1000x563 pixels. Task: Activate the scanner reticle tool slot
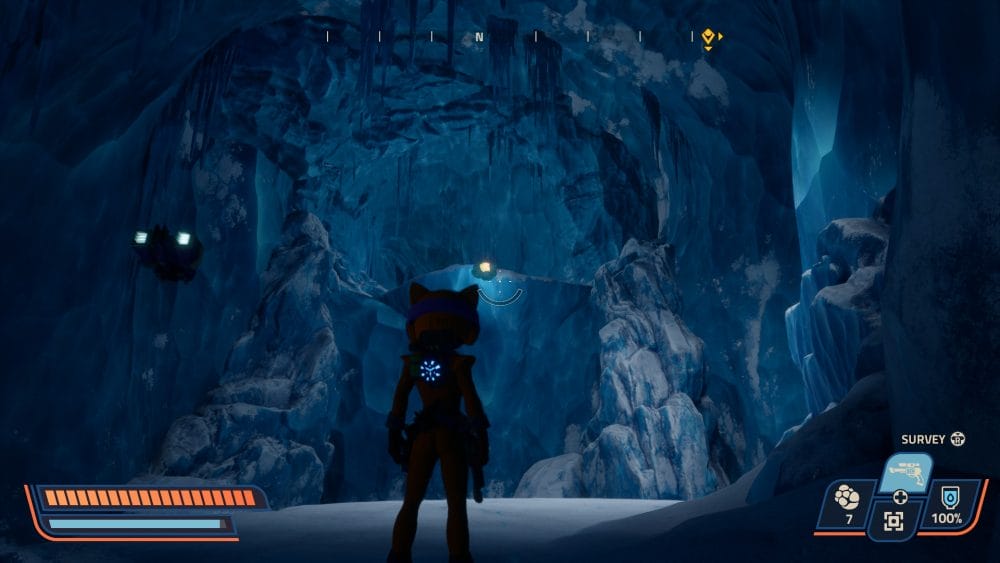point(893,521)
